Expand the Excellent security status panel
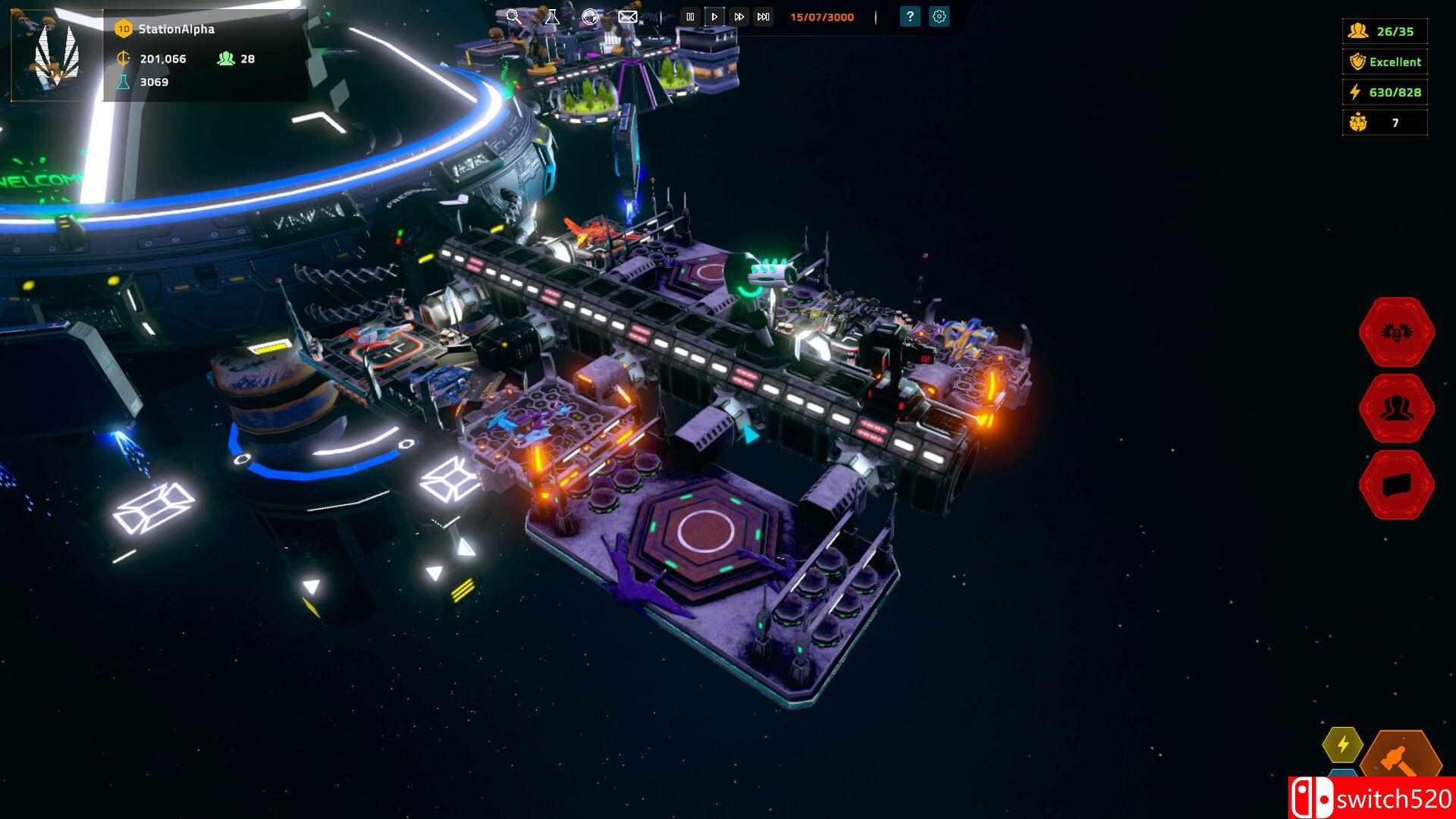Viewport: 1456px width, 819px height. 1384,61
